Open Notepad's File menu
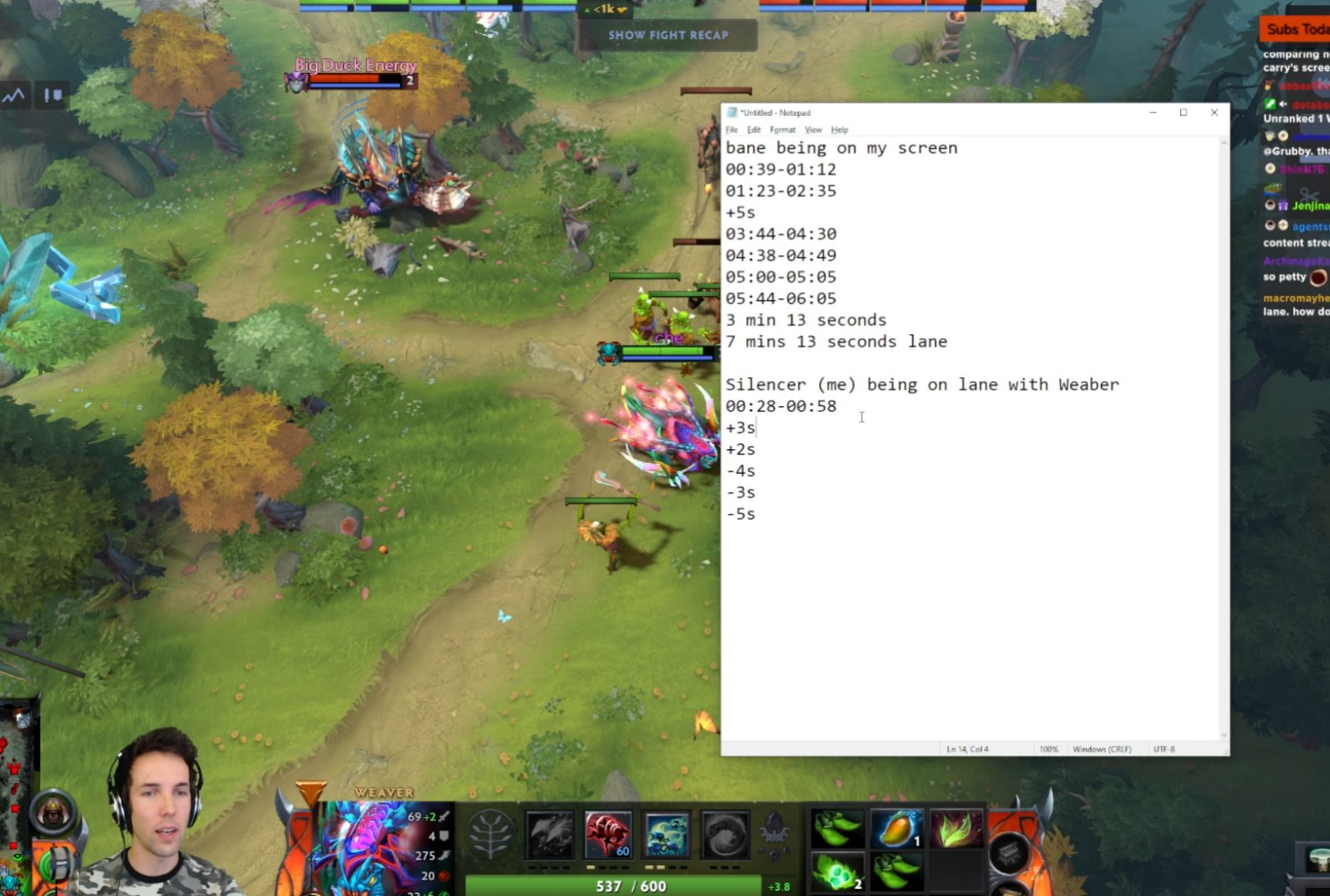1330x896 pixels. [x=731, y=129]
